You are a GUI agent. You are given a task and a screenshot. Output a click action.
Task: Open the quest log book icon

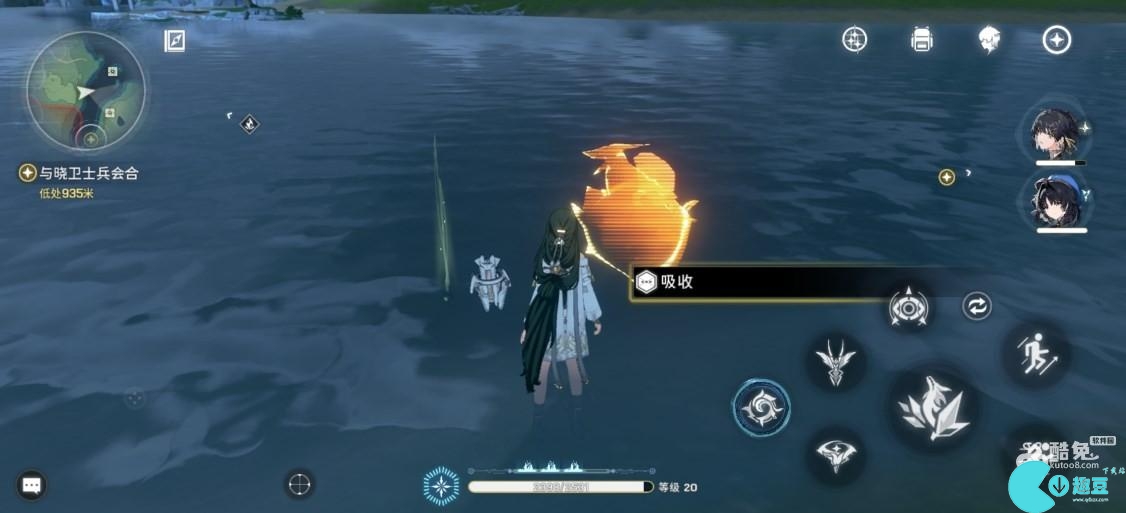[175, 40]
